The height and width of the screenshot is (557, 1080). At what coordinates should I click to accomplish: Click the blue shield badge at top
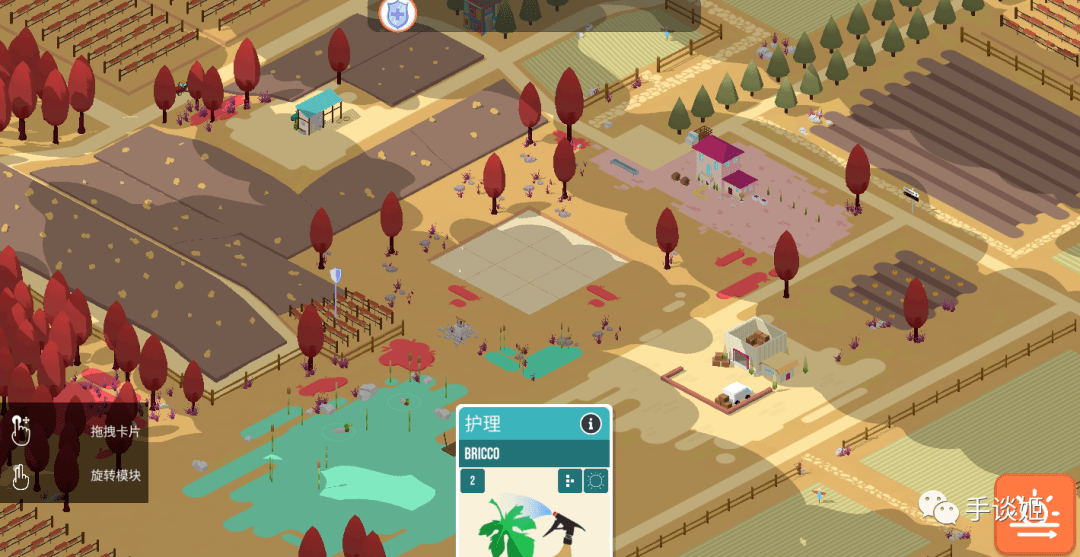click(x=398, y=14)
